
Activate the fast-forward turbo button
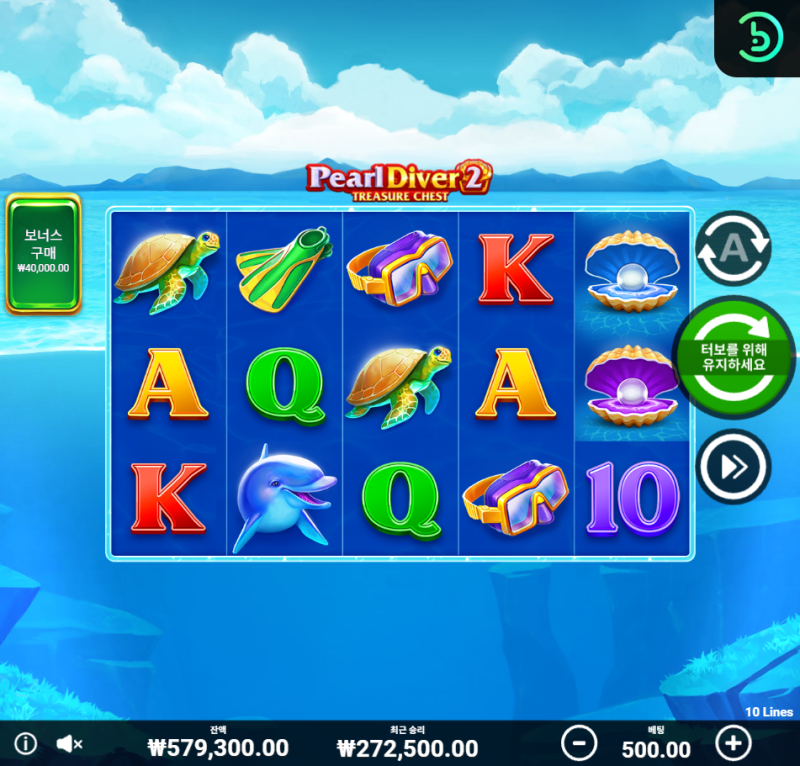(x=733, y=465)
